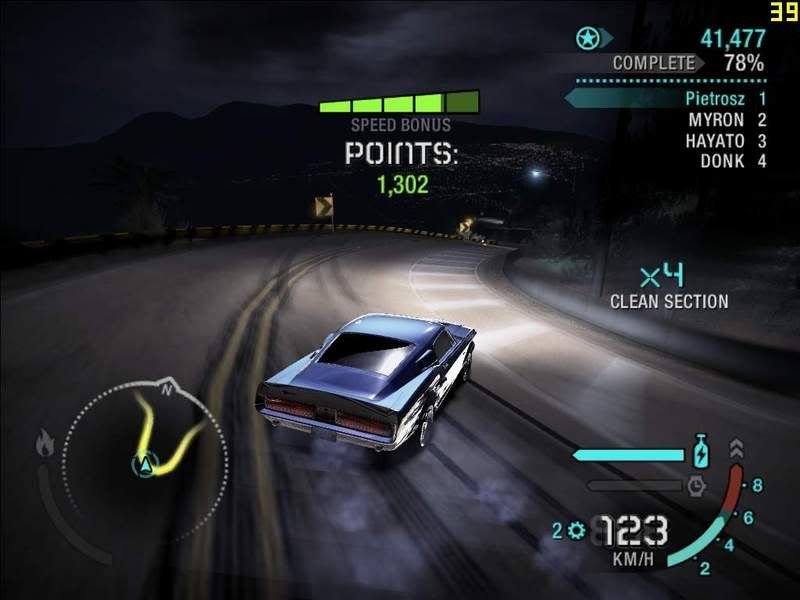Click the nitrous bottle icon
The width and height of the screenshot is (800, 600).
click(x=702, y=452)
